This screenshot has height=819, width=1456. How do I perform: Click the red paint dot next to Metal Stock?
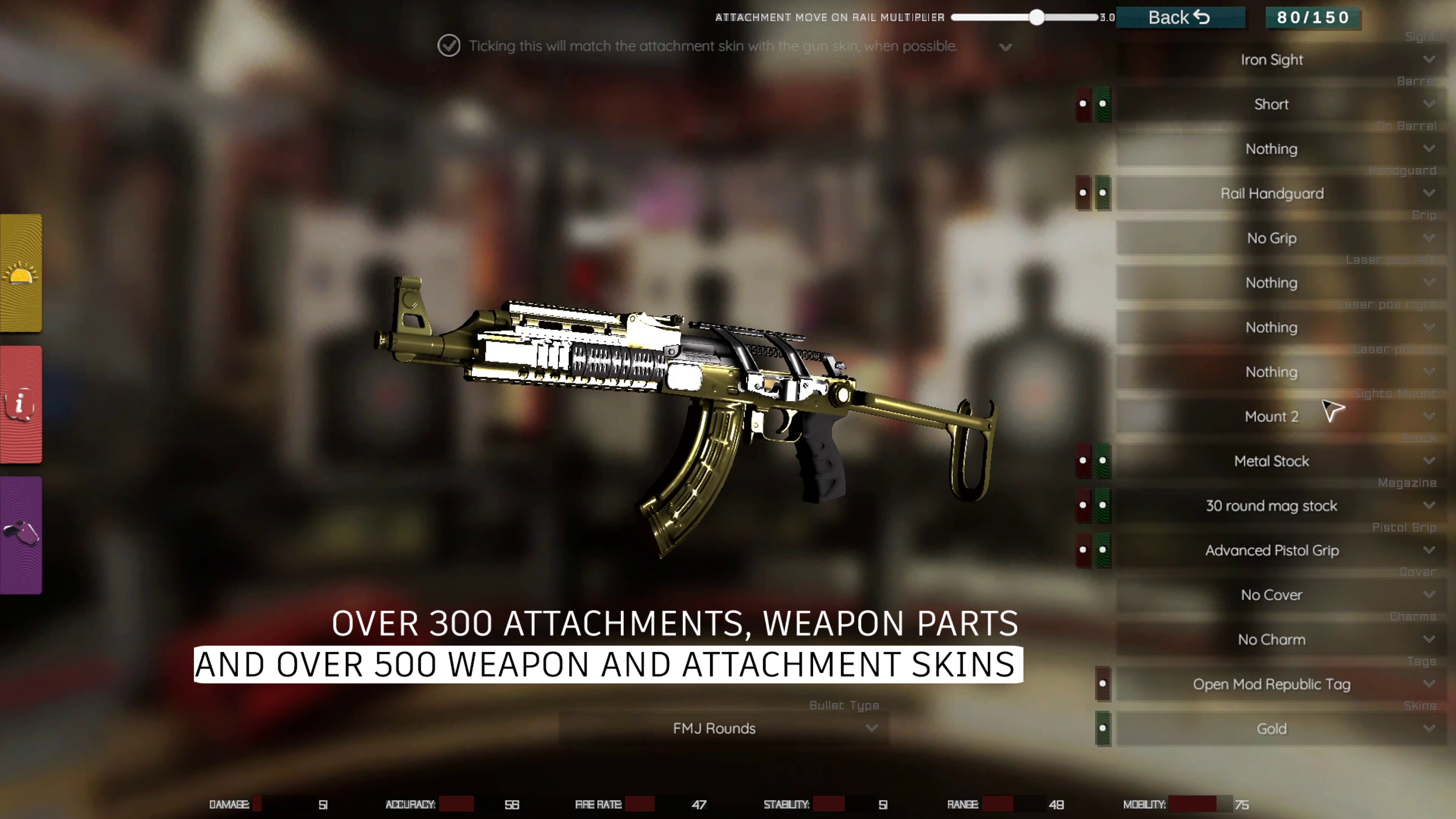coord(1083,461)
